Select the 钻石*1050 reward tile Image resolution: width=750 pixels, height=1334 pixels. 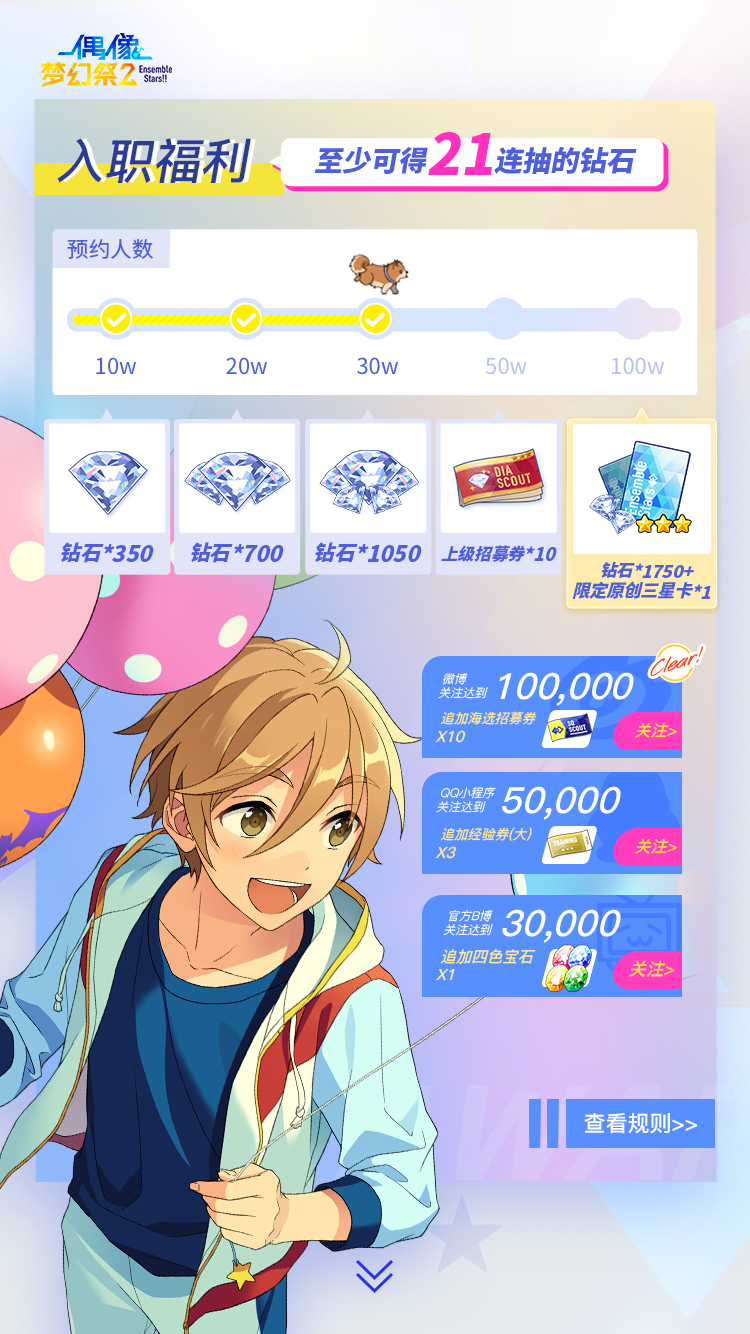(x=368, y=497)
